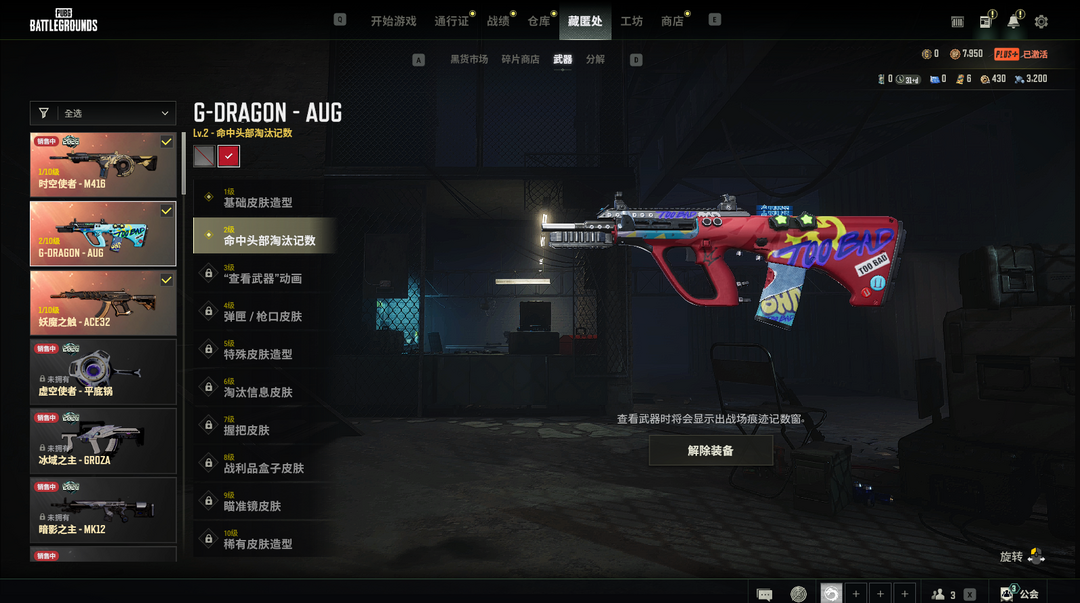Open settings via the gear icon
1080x603 pixels.
(1041, 22)
